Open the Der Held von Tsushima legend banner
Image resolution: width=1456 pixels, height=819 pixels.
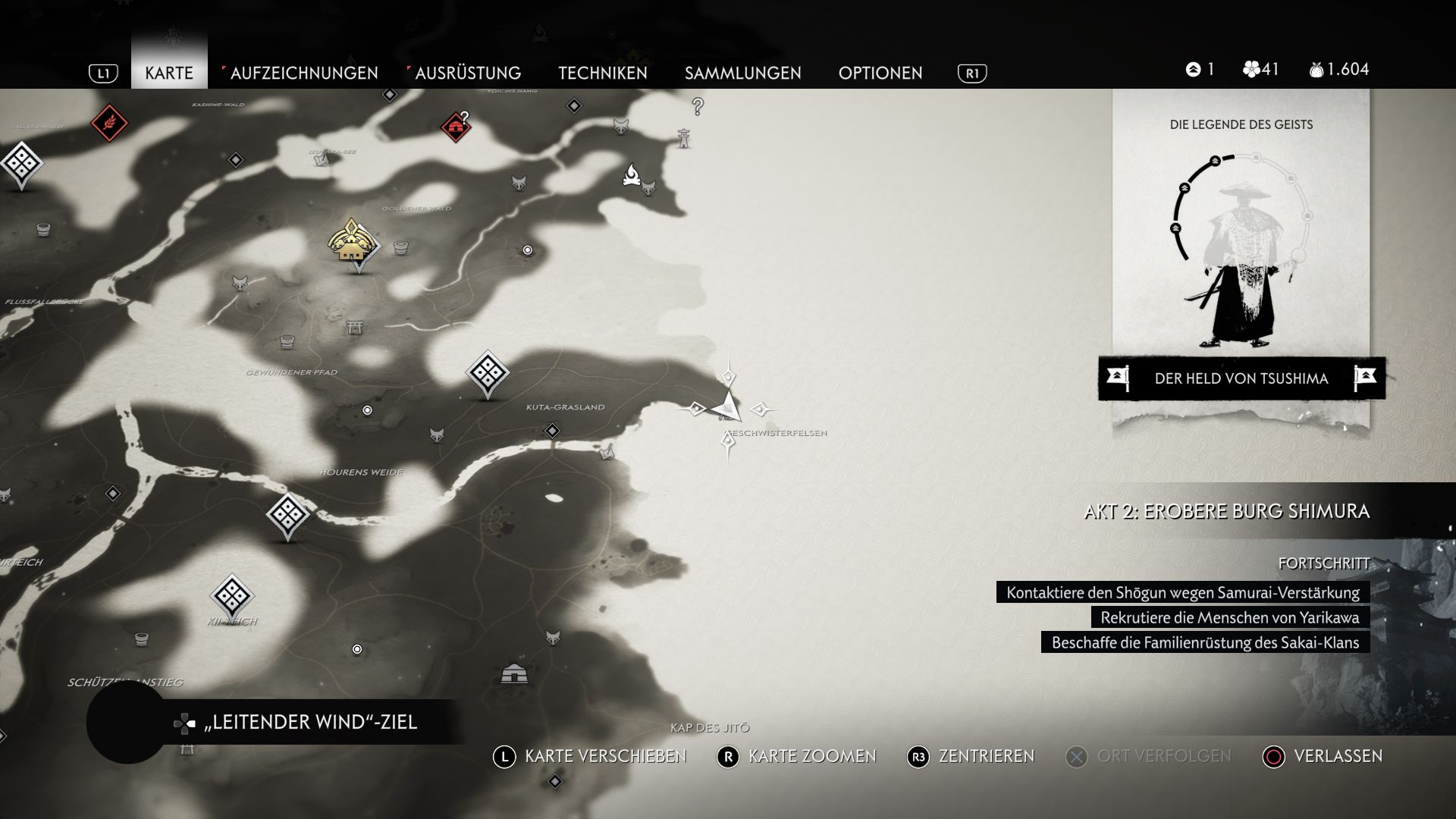point(1241,378)
